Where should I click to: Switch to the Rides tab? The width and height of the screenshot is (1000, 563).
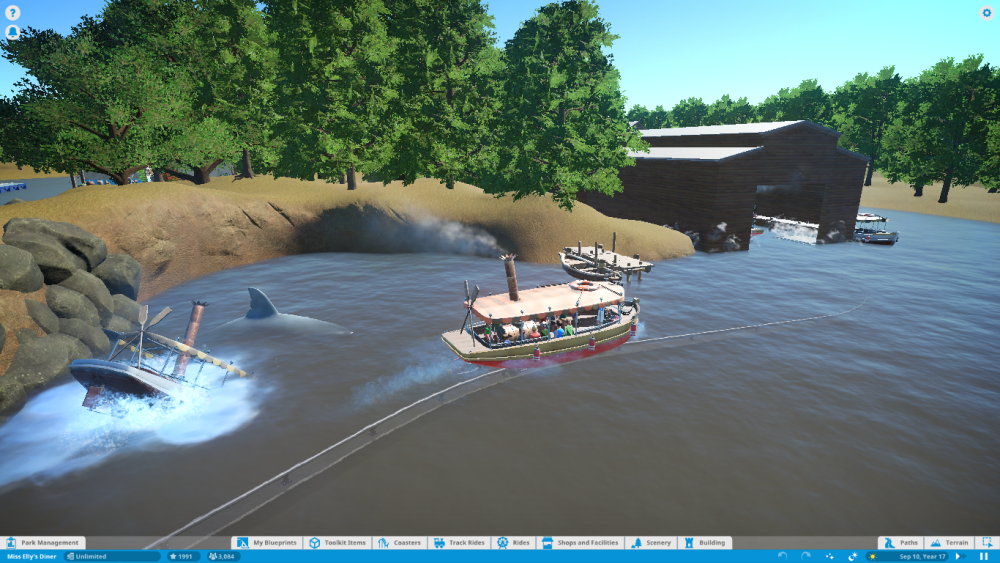(x=513, y=543)
